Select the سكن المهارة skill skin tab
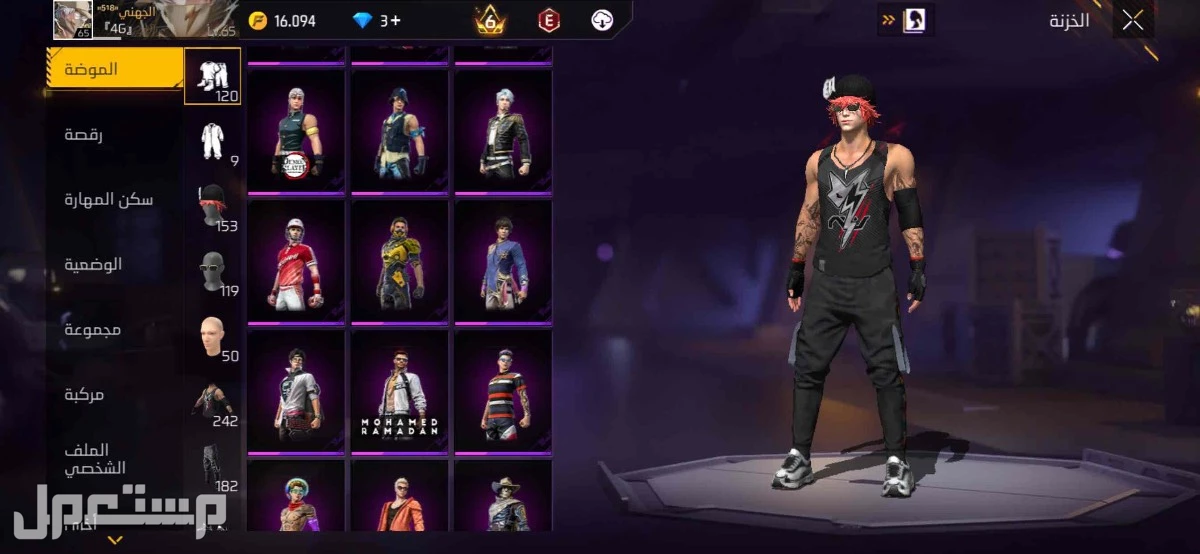The width and height of the screenshot is (1200, 554). pos(109,200)
